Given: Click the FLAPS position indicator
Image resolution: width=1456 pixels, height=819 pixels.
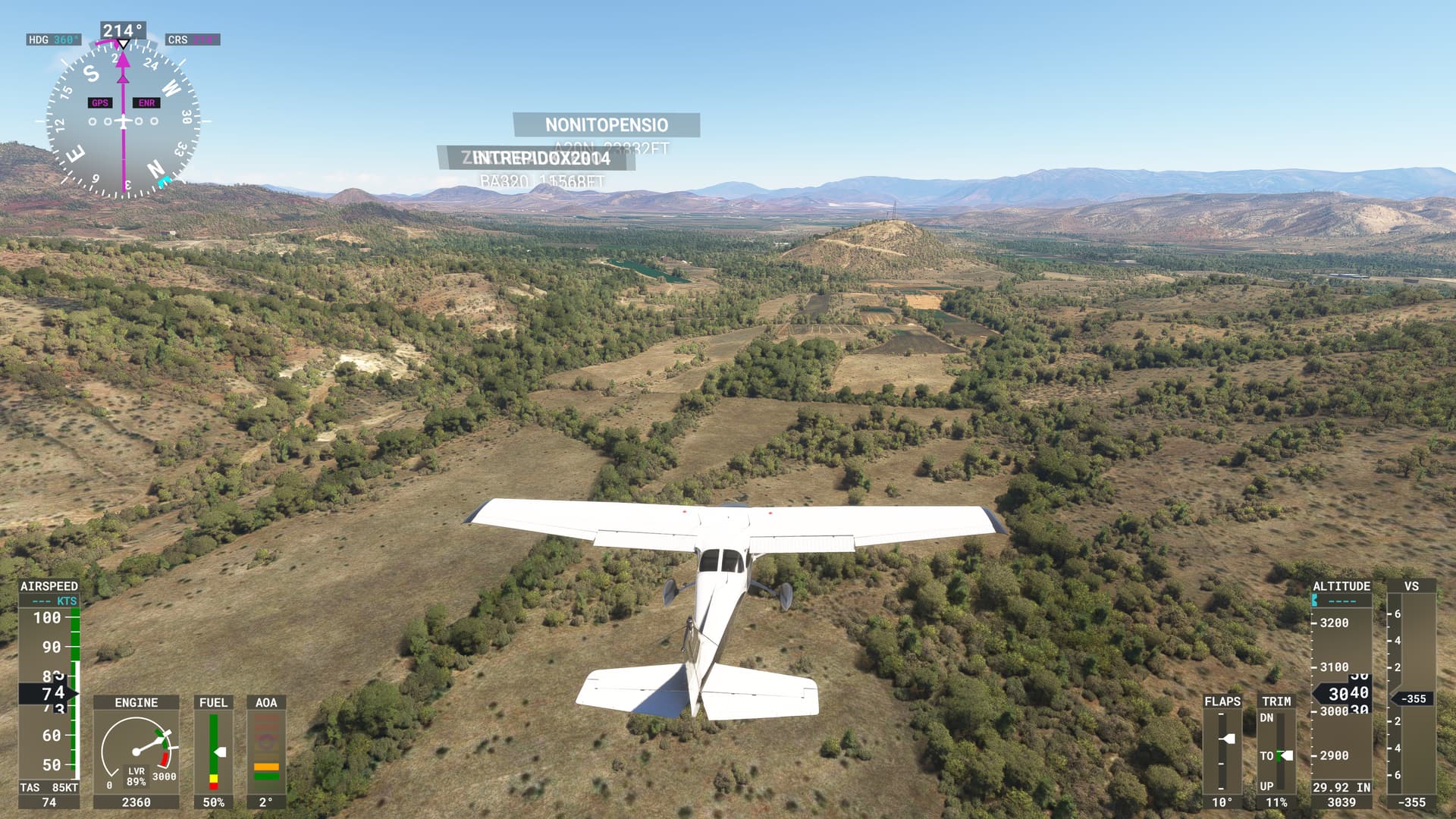Looking at the screenshot, I should point(1222,752).
